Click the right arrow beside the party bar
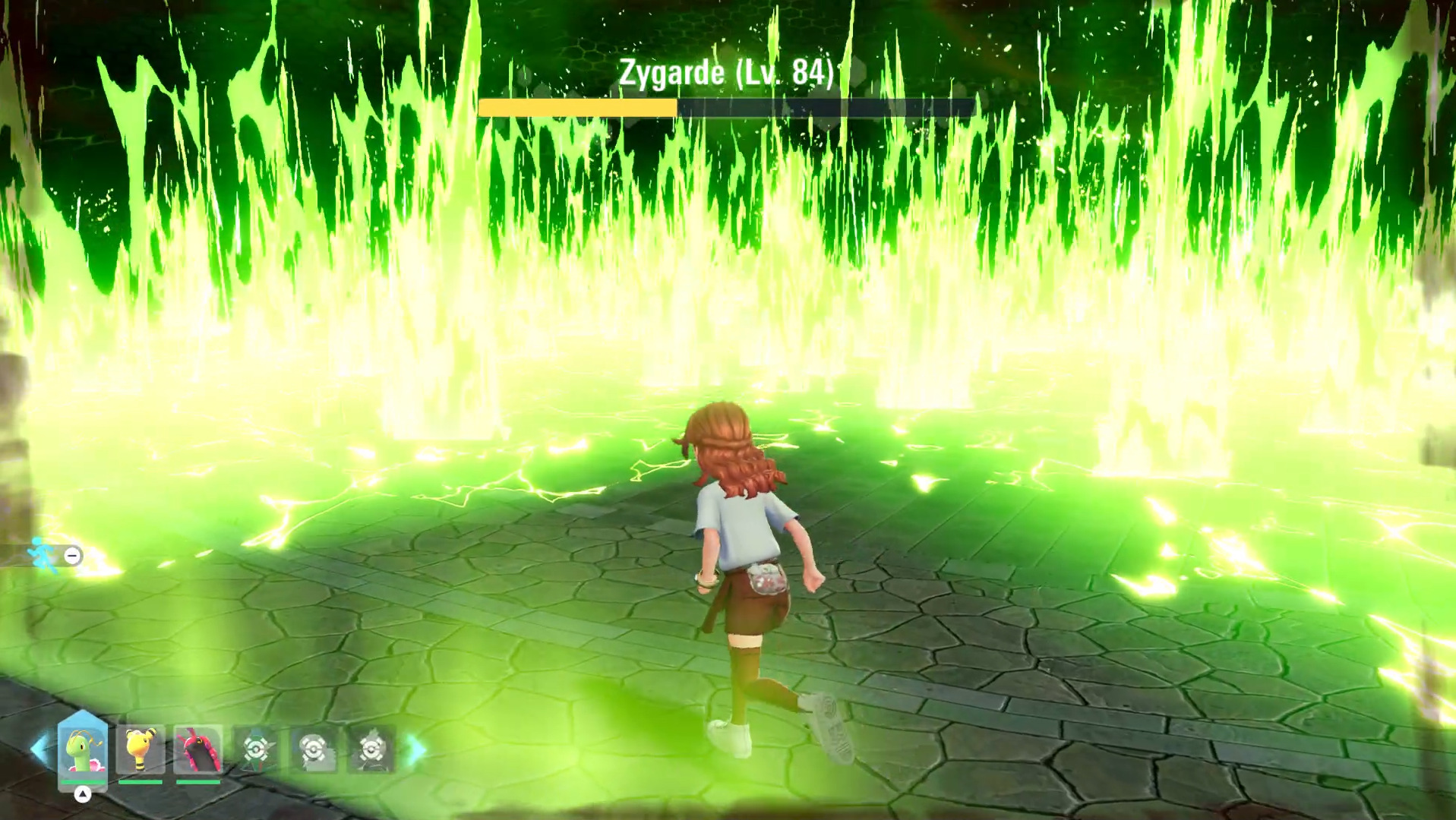Image resolution: width=1456 pixels, height=820 pixels. pyautogui.click(x=416, y=749)
